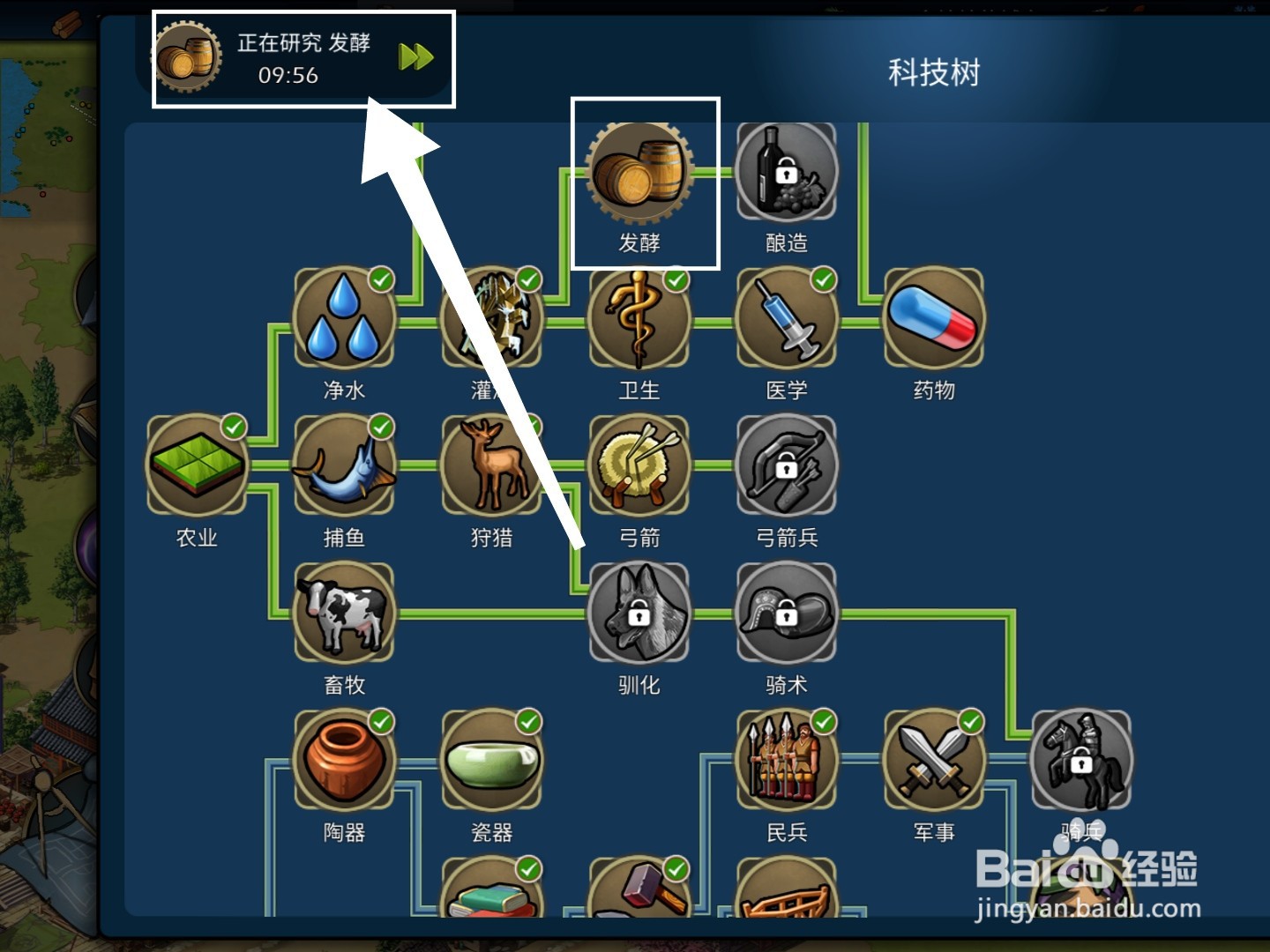Open the 军事 military crossed swords tech
The width and height of the screenshot is (1270, 952).
[935, 761]
